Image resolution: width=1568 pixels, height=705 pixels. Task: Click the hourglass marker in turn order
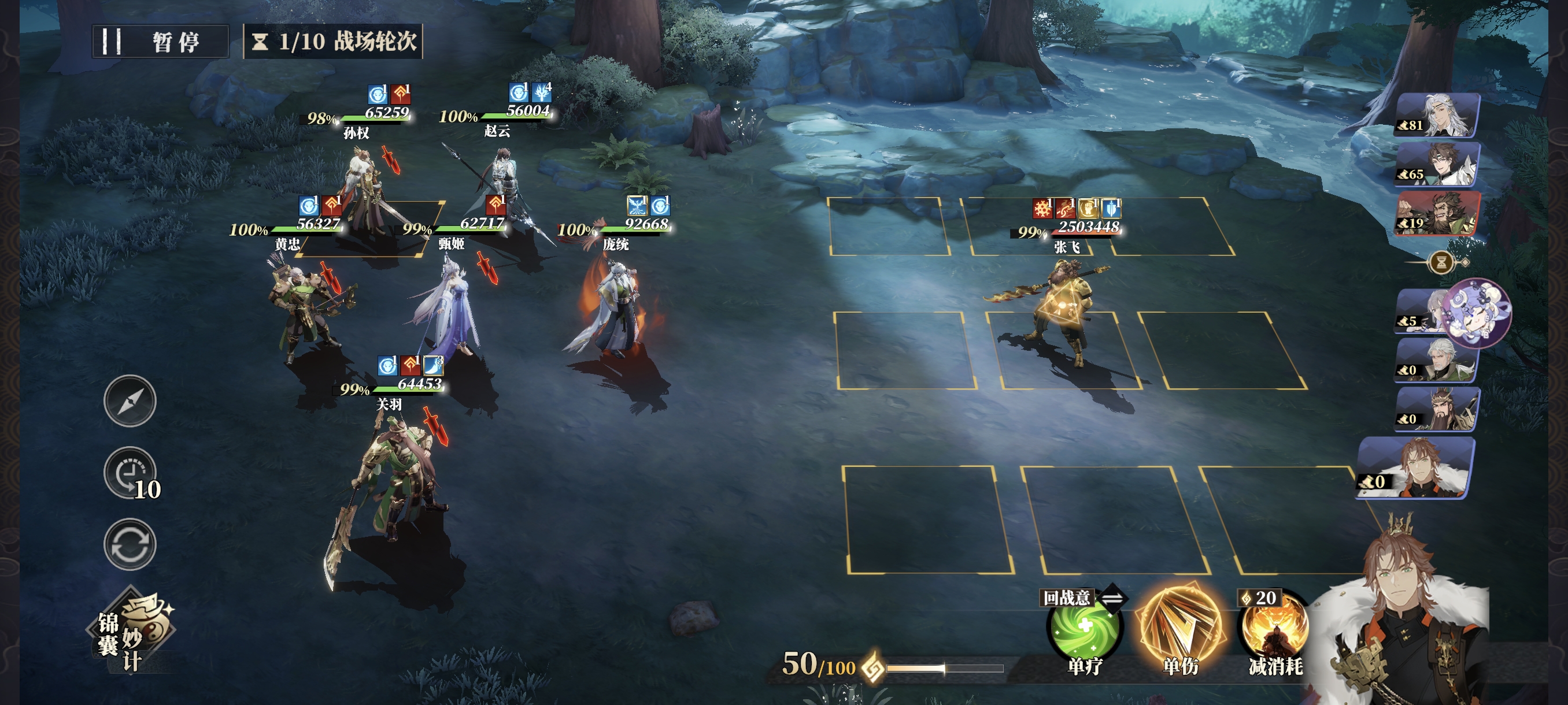1441,263
